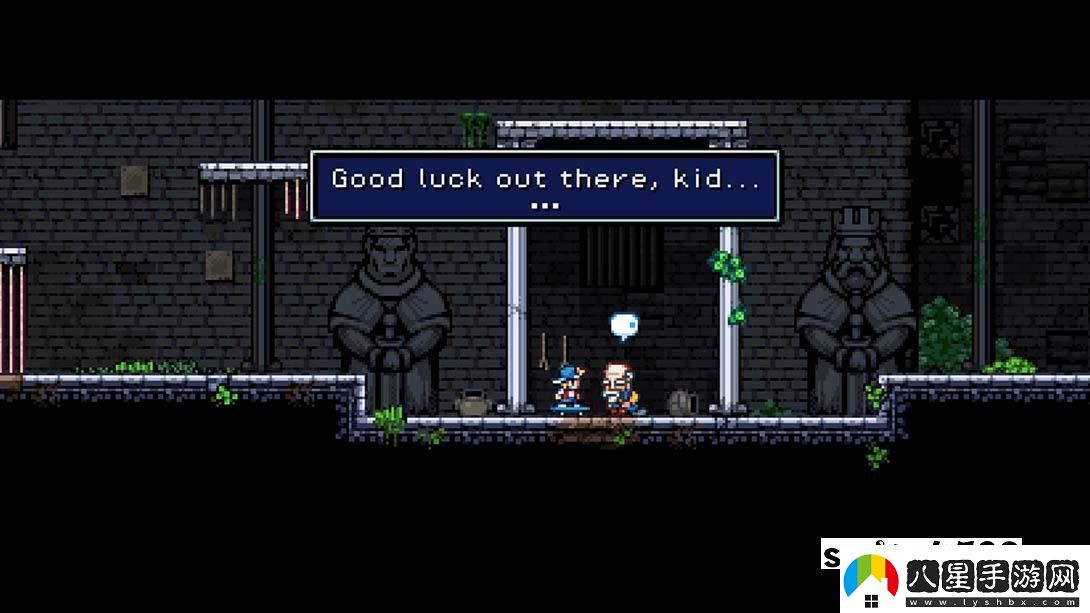The height and width of the screenshot is (613, 1090).
Task: Advance the "Good luck out there, kid..." dialogue box
Action: pos(544,186)
